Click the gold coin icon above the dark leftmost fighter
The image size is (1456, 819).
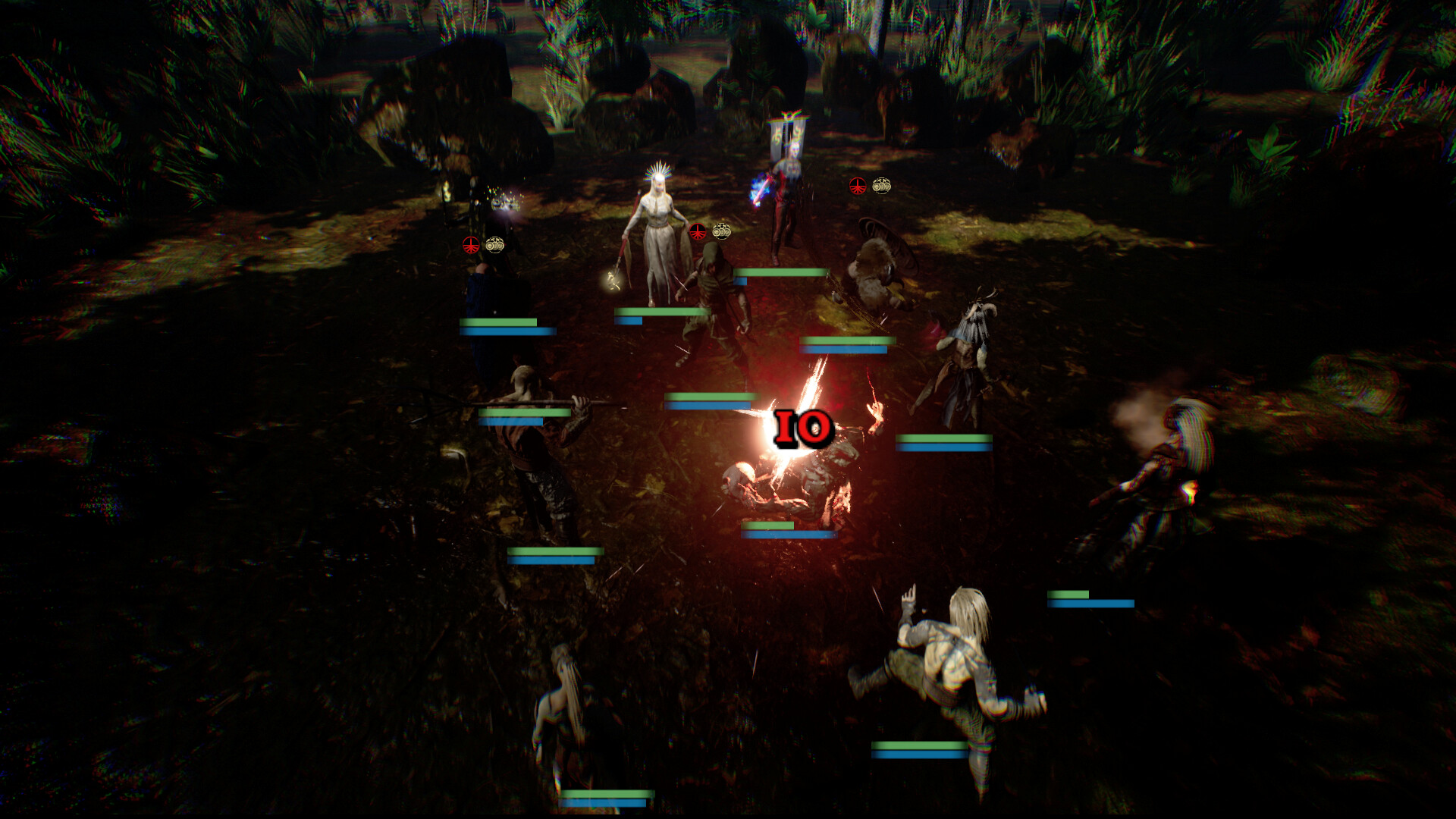[494, 243]
